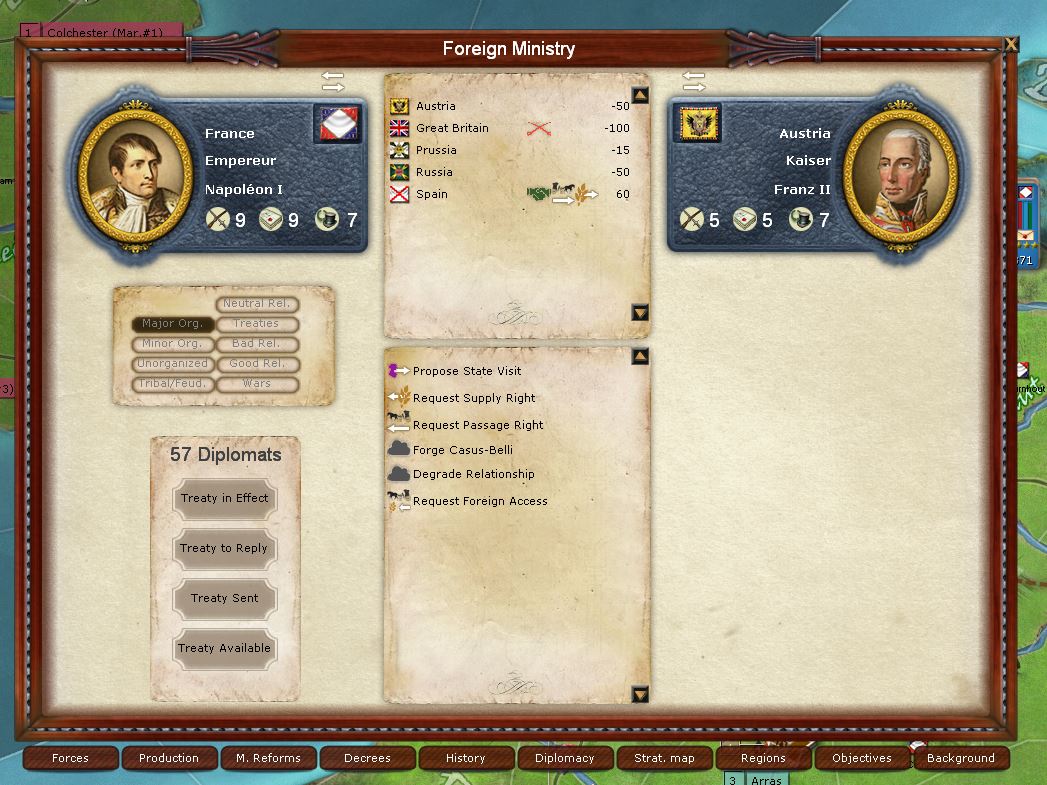The width and height of the screenshot is (1047, 785).
Task: Select Russia in the nations list
Action: tap(434, 172)
